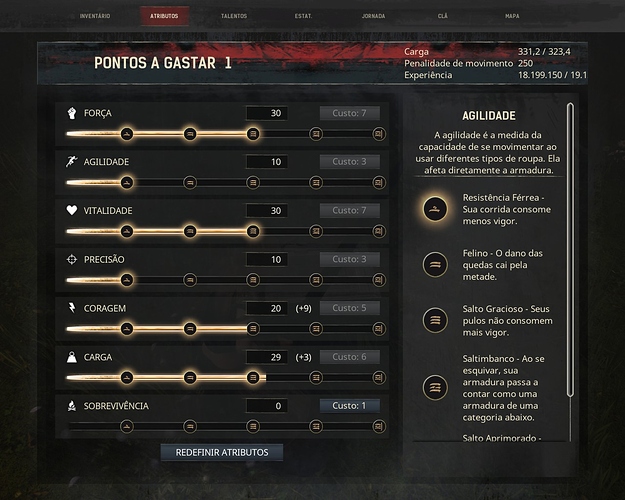Select the Resistência Férrea perk icon
This screenshot has width=625, height=500.
[x=435, y=208]
